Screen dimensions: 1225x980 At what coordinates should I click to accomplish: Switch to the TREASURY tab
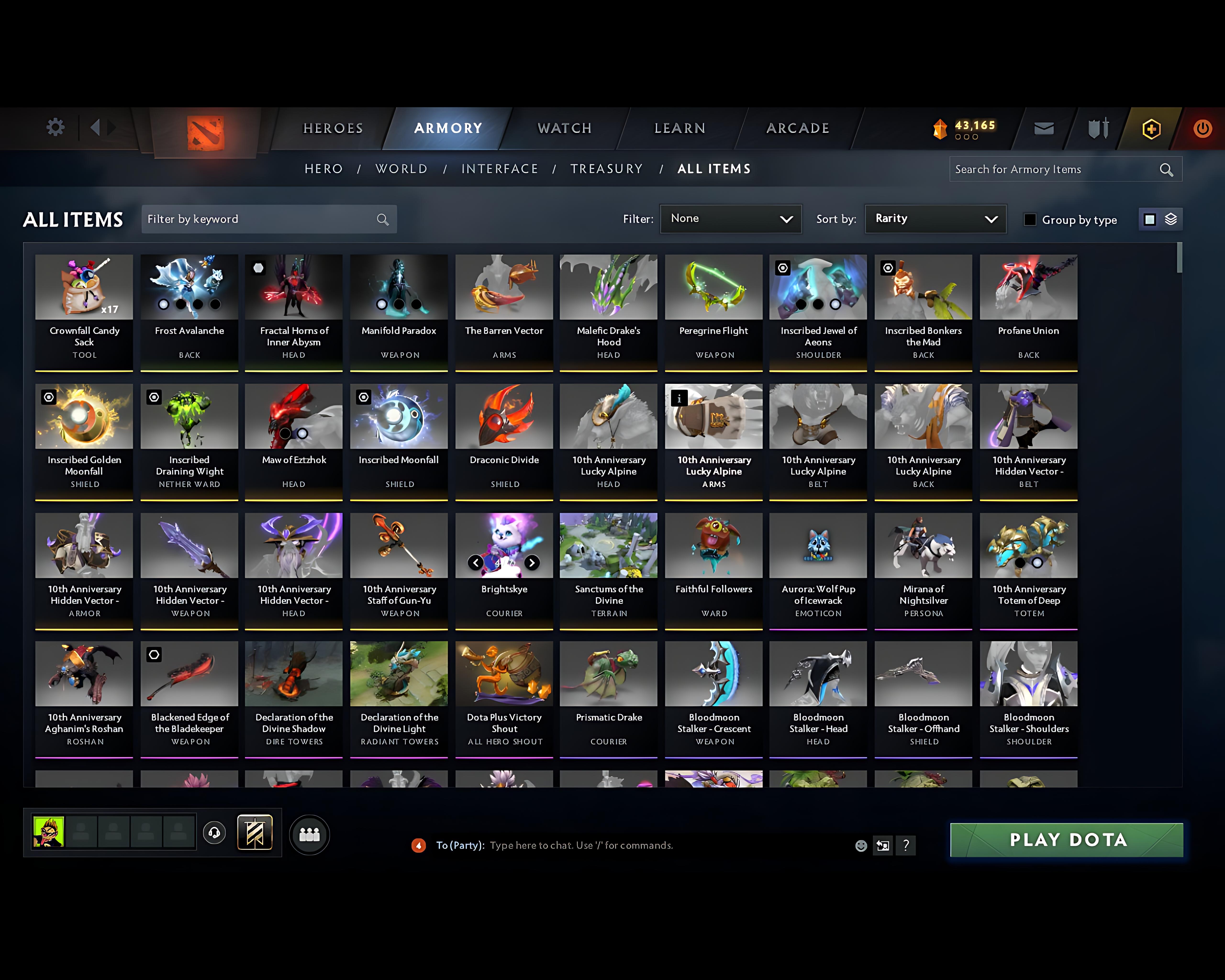pos(607,168)
